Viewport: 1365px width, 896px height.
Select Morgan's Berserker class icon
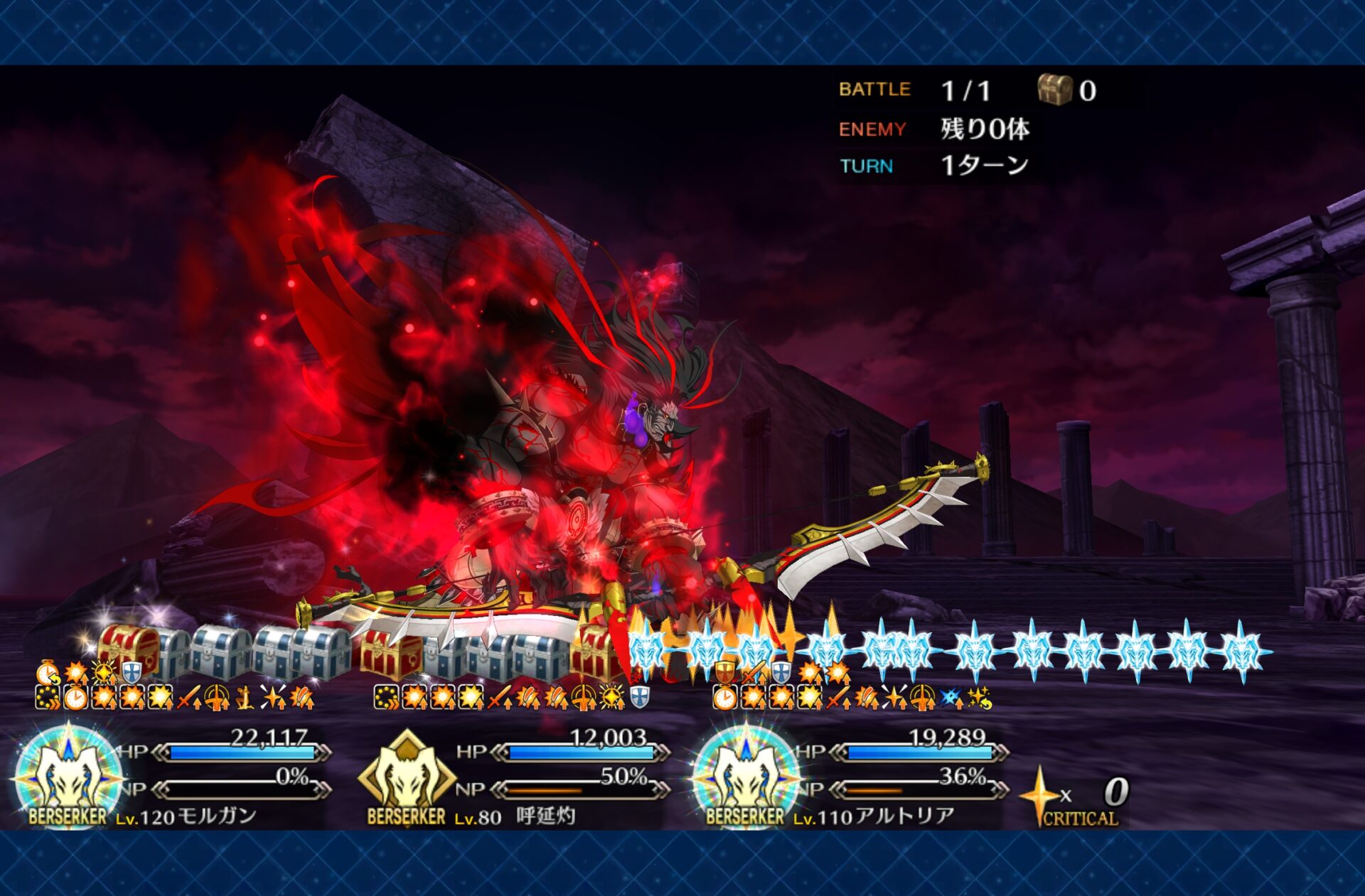point(68,776)
